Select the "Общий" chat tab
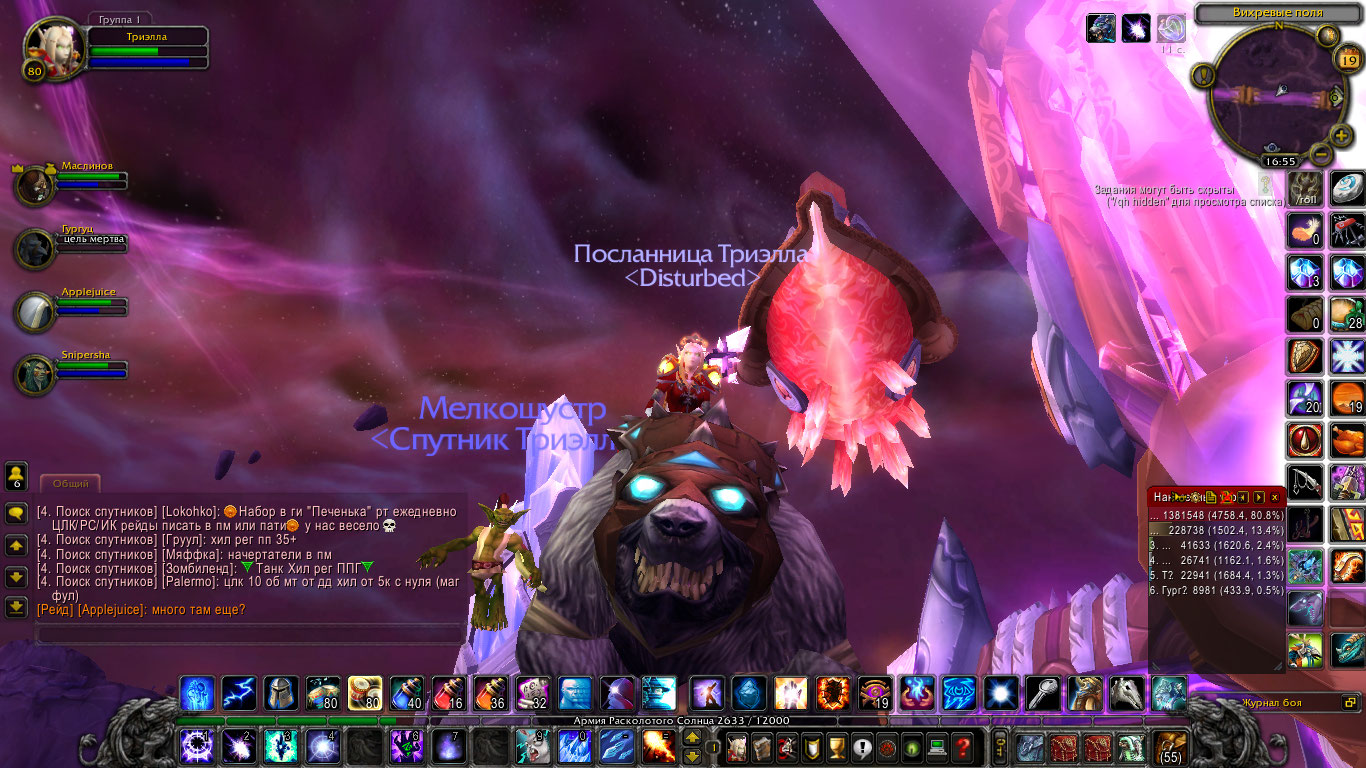The height and width of the screenshot is (768, 1366). click(70, 484)
